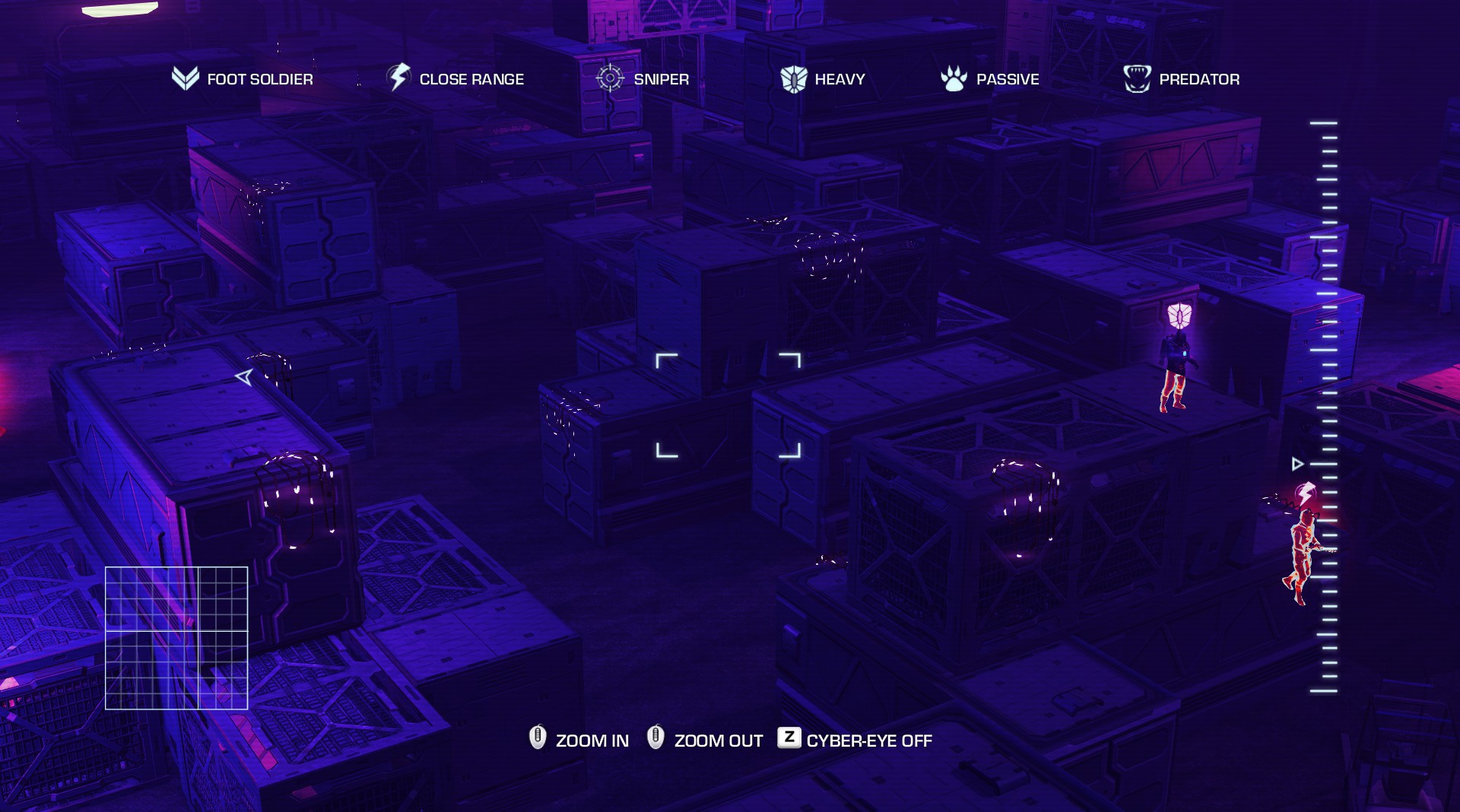The width and height of the screenshot is (1460, 812).
Task: Click the Sniper crosshair legend entry
Action: pos(643,79)
